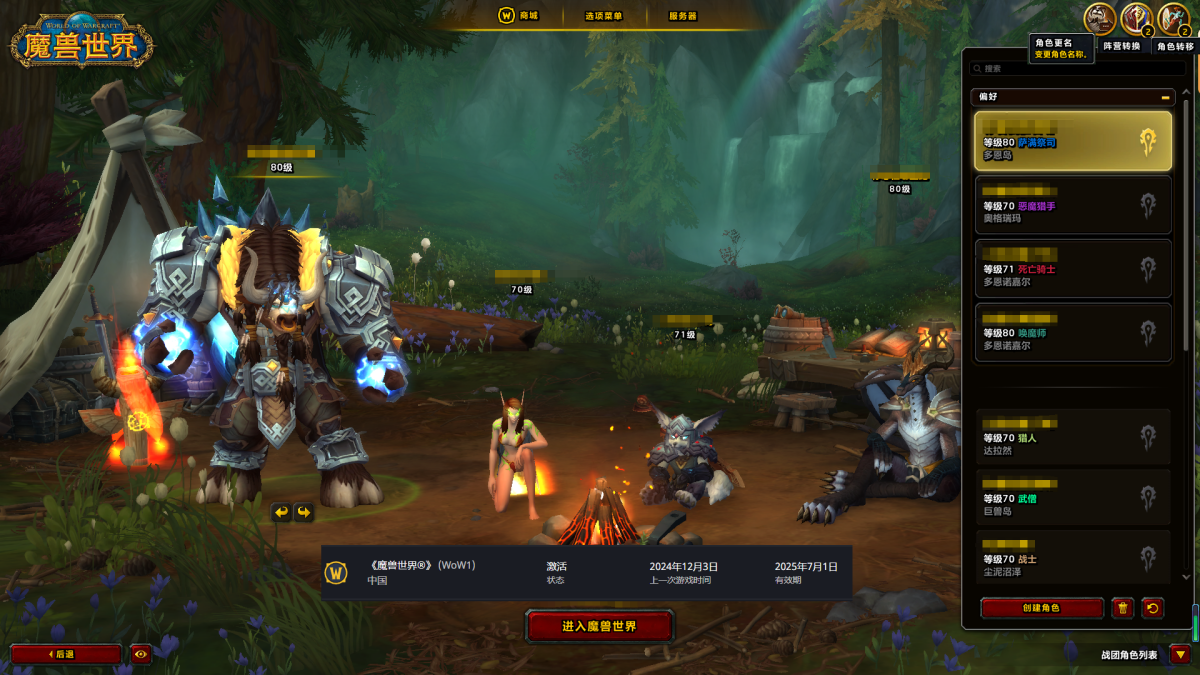Choose the level 70 武僧 character
1200x675 pixels.
(1072, 497)
